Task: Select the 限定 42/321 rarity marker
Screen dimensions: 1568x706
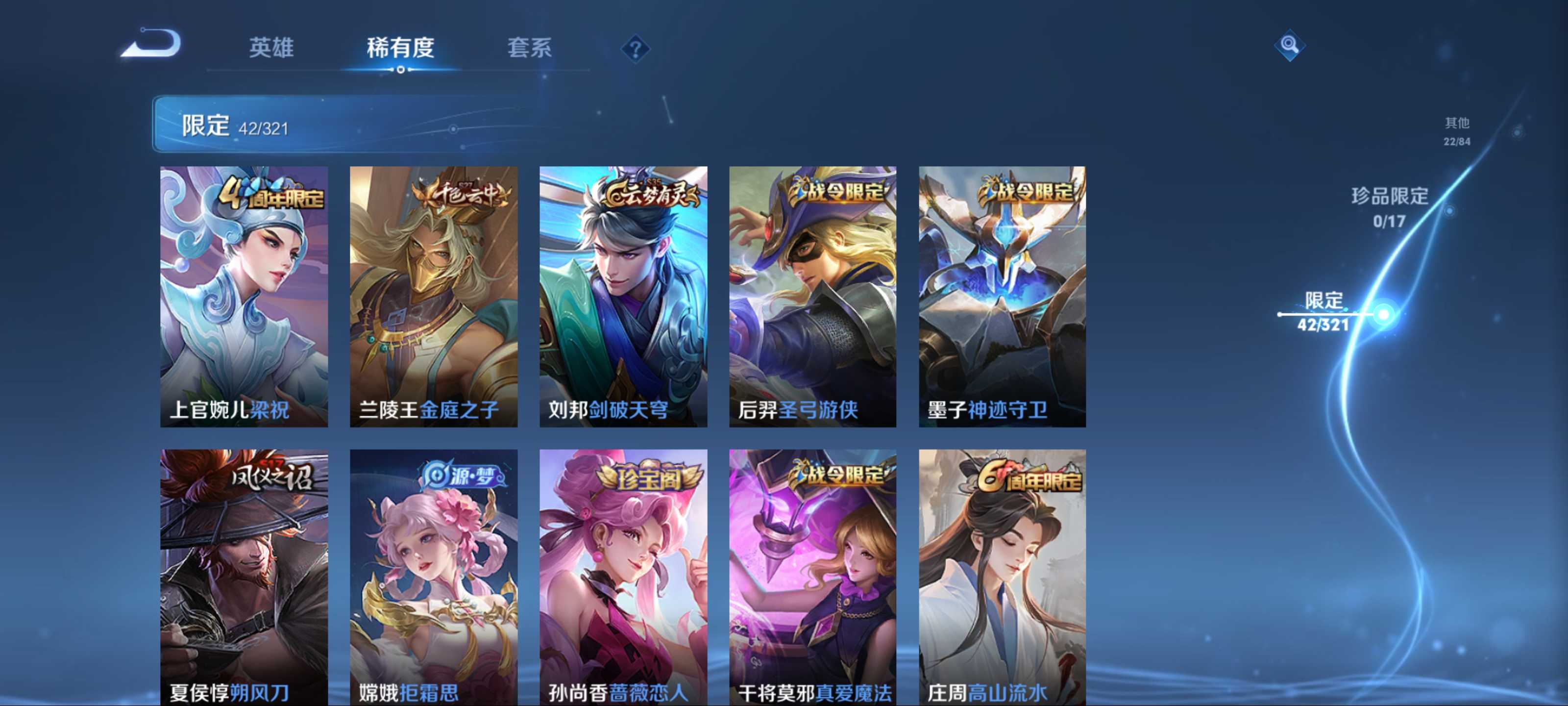Action: (x=1324, y=312)
